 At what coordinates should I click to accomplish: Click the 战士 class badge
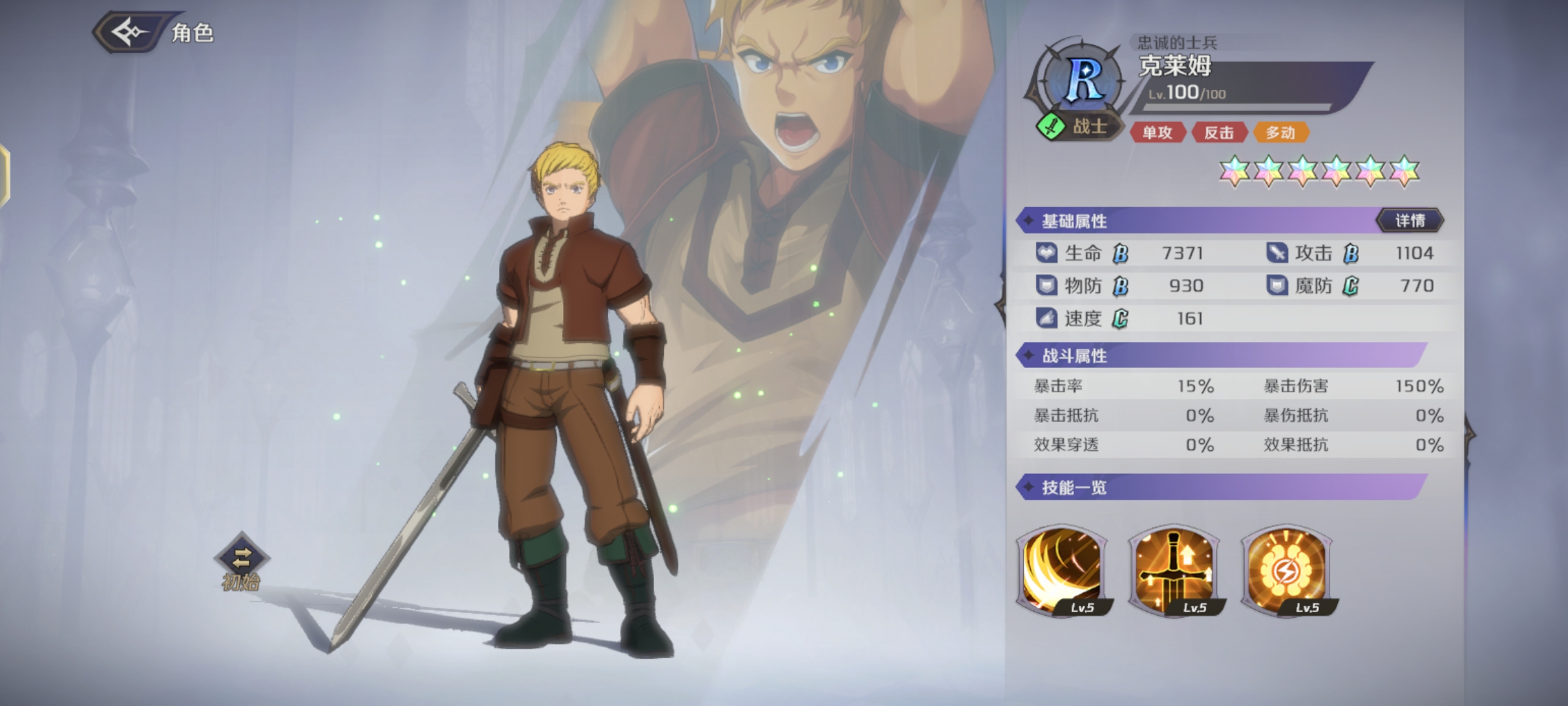(1078, 126)
